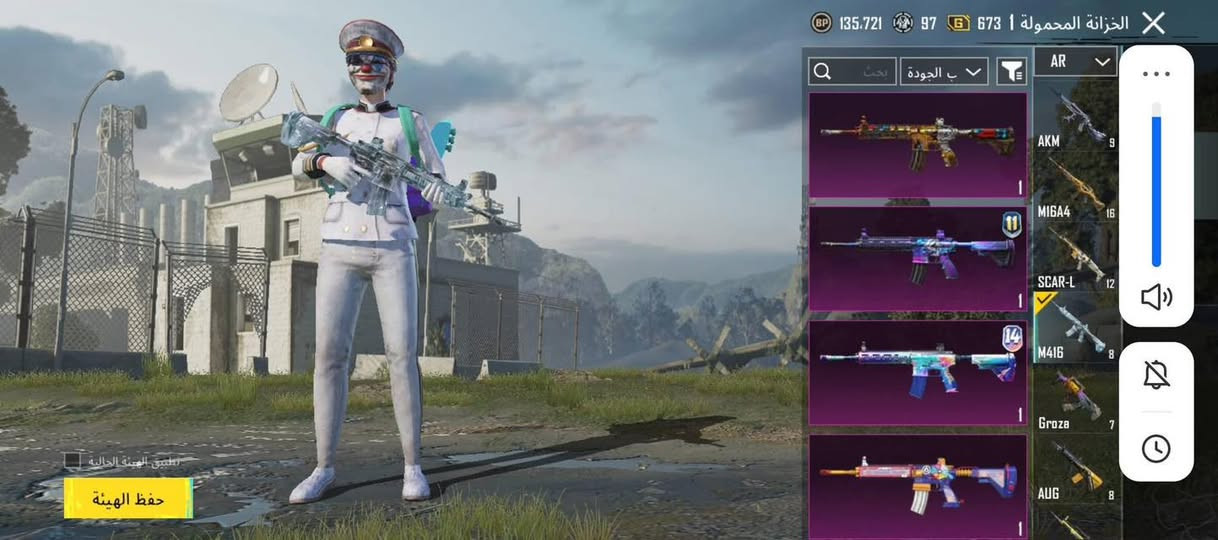This screenshot has width=1218, height=540.
Task: Click the skin search field
Action: pos(853,71)
